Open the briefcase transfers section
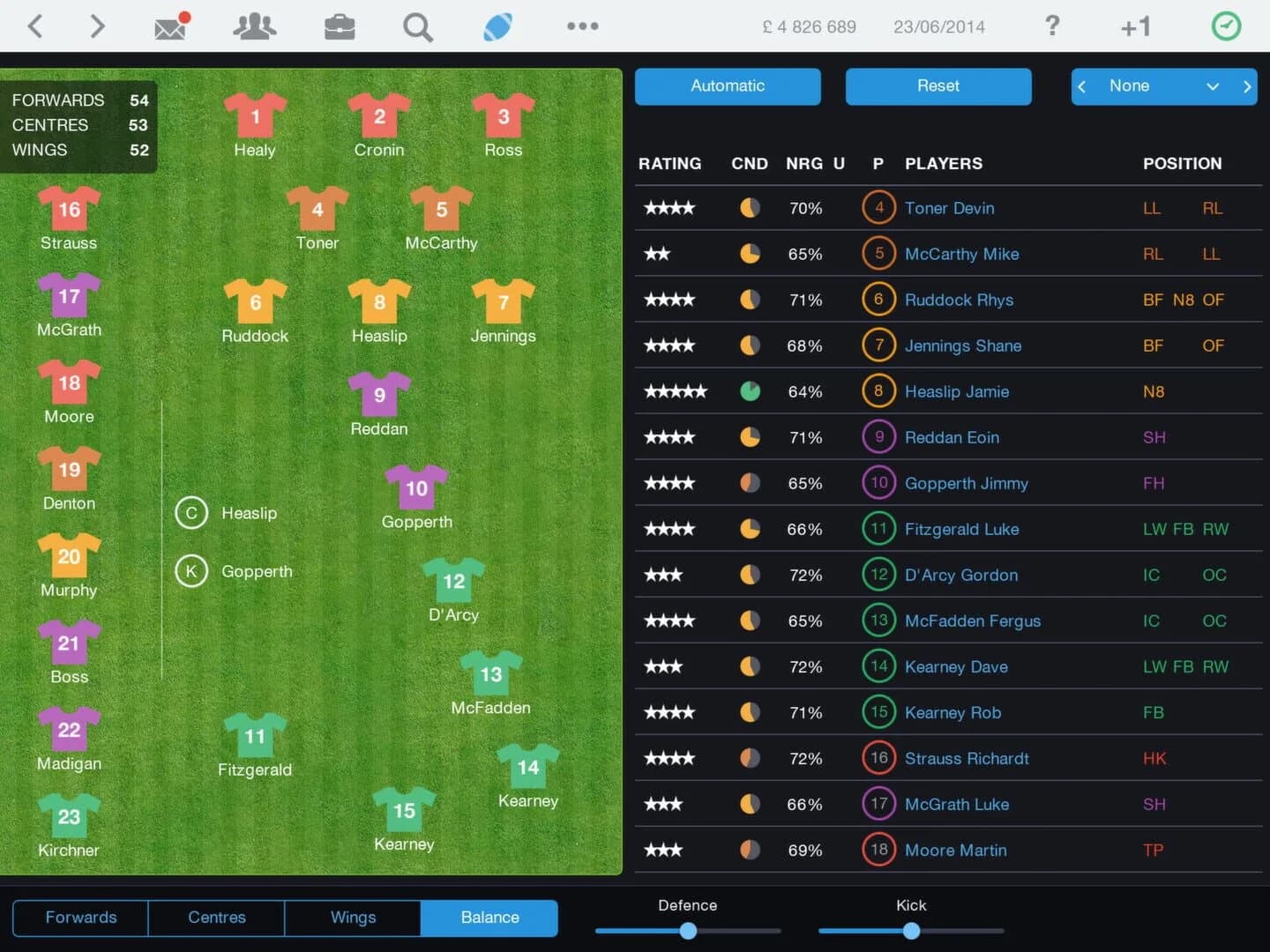Viewport: 1270px width, 952px height. click(340, 26)
